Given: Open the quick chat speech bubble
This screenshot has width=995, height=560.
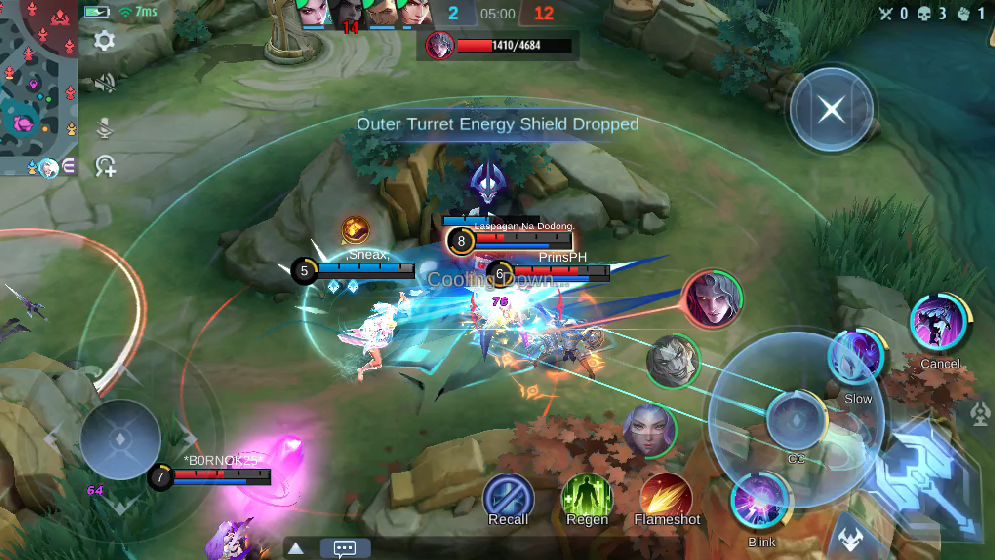Looking at the screenshot, I should (345, 548).
